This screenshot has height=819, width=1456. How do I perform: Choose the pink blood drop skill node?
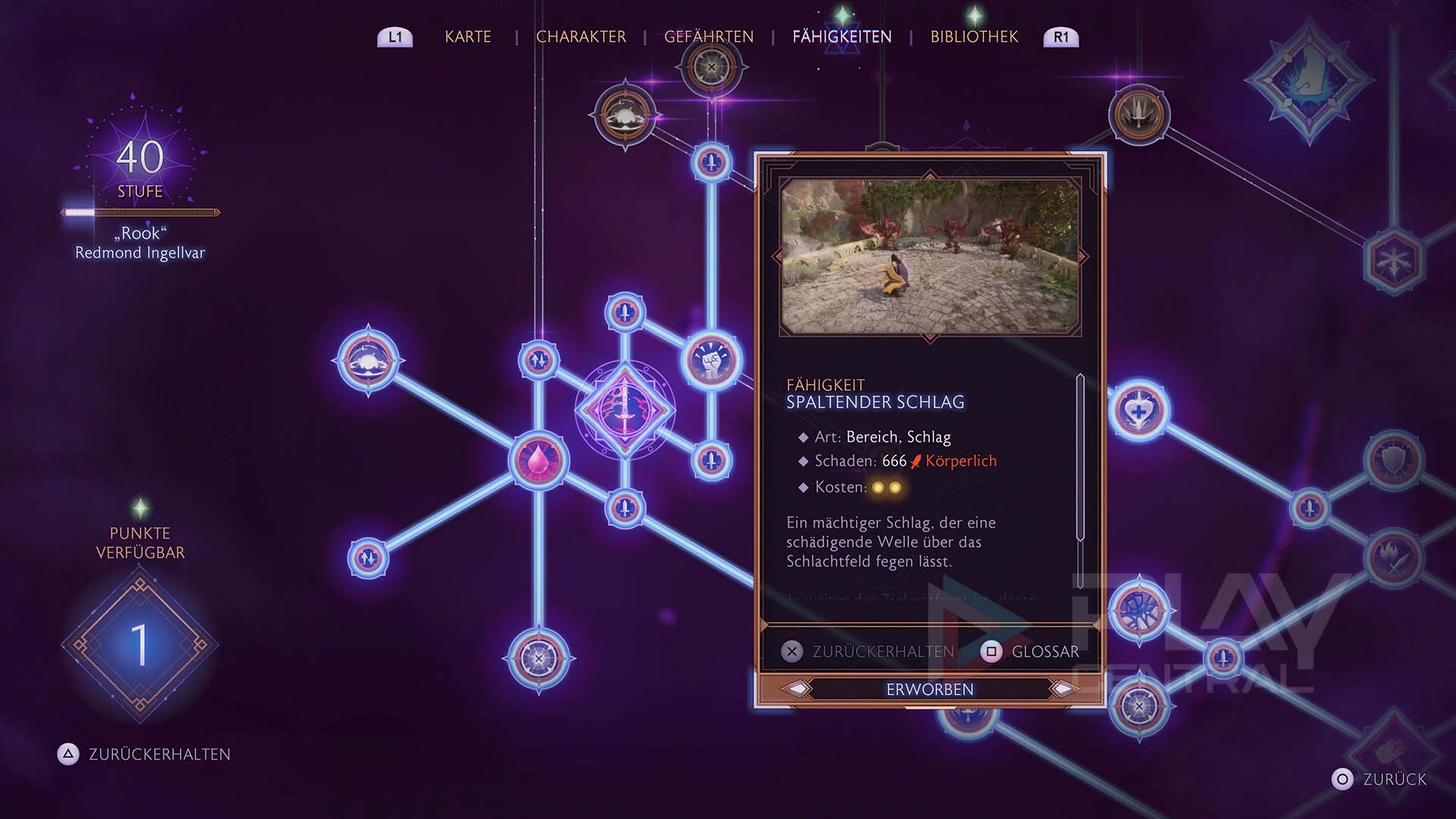538,460
